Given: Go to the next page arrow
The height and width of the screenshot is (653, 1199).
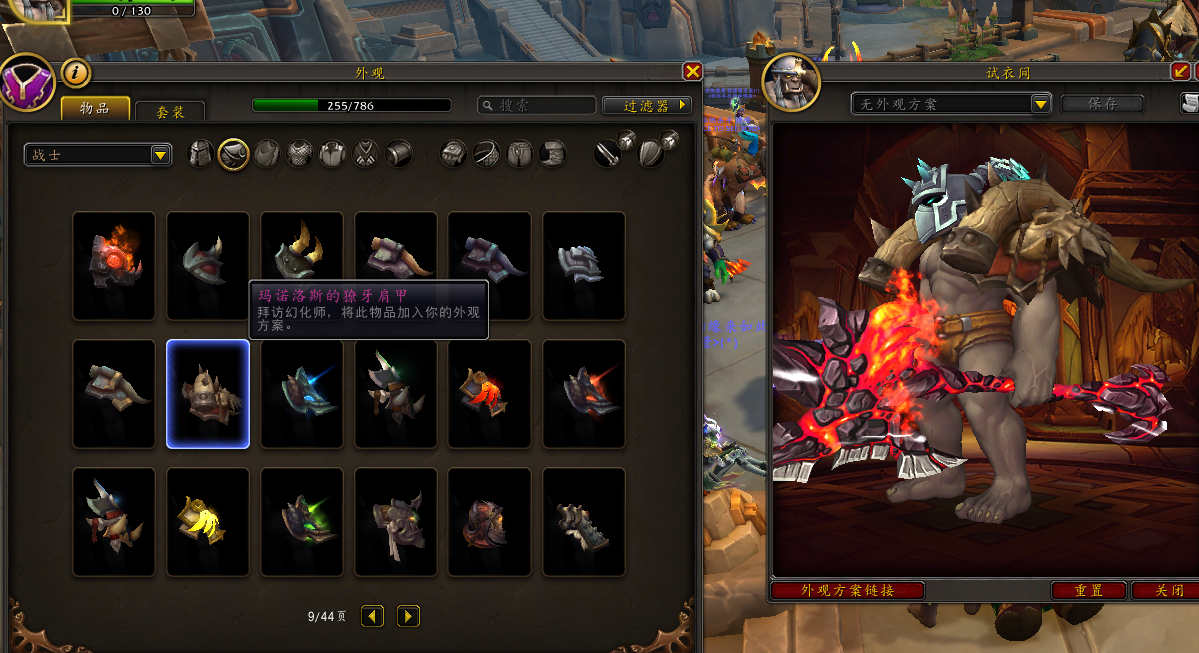Looking at the screenshot, I should point(408,616).
